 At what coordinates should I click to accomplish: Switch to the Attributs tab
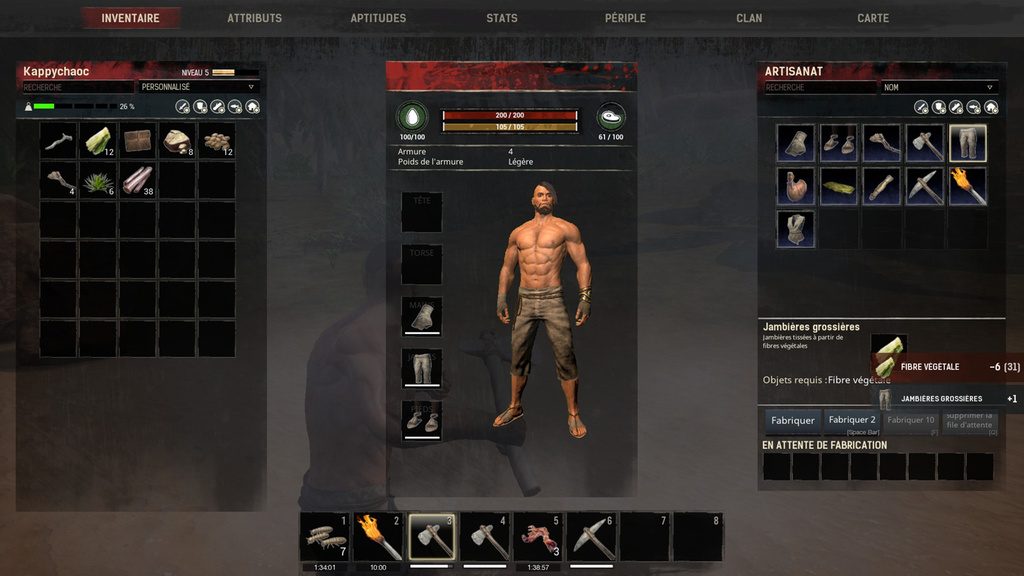pyautogui.click(x=254, y=18)
